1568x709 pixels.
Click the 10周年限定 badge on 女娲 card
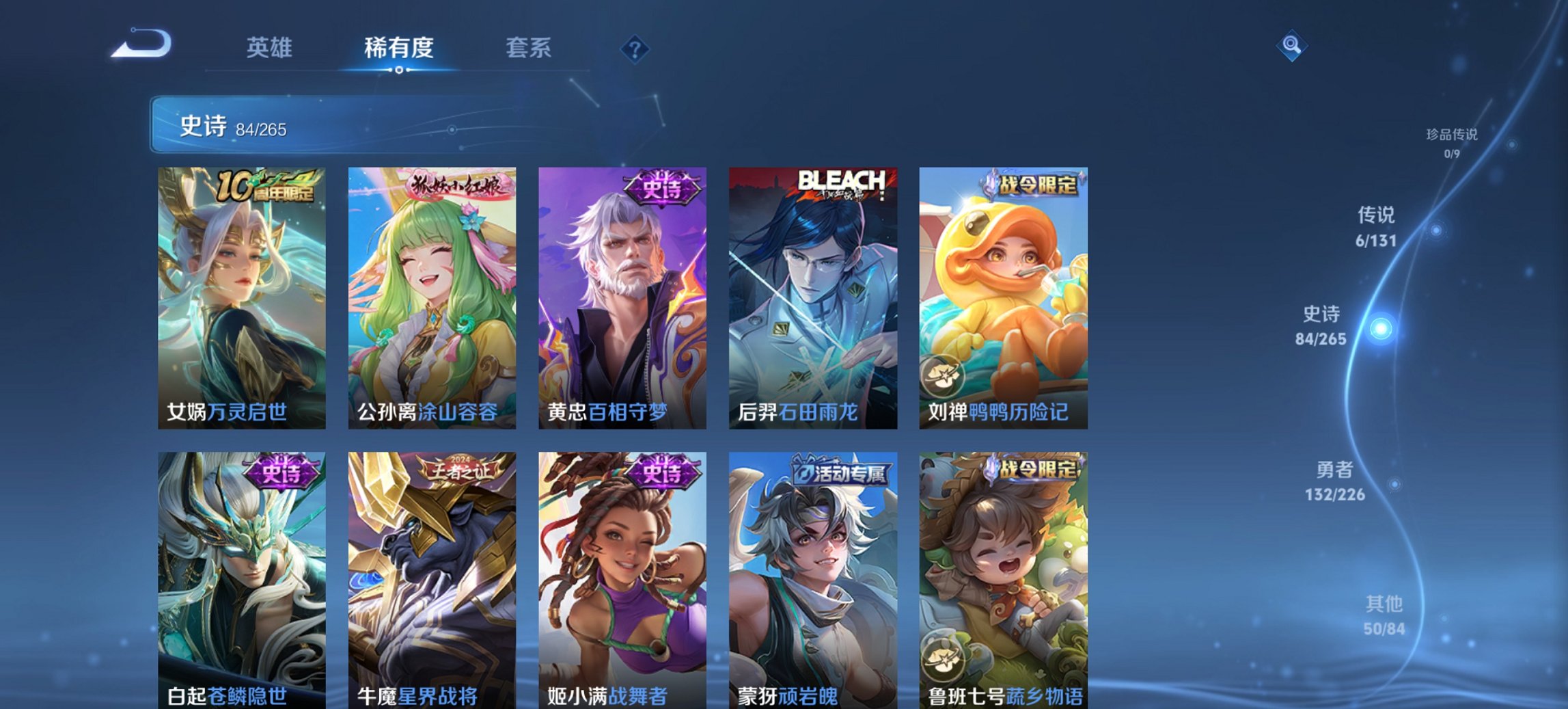(263, 188)
